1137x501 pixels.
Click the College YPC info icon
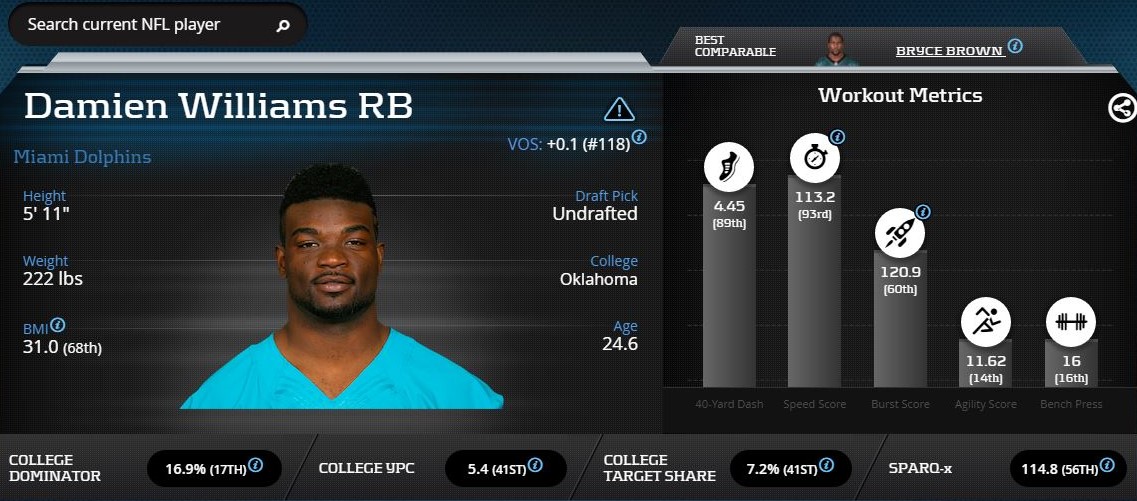coord(536,465)
